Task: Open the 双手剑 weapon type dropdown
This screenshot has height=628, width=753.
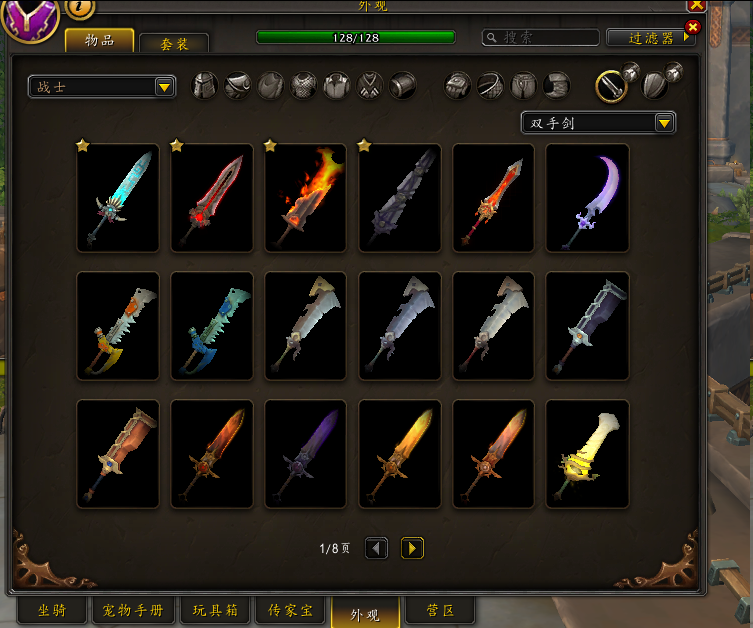Action: pos(598,123)
